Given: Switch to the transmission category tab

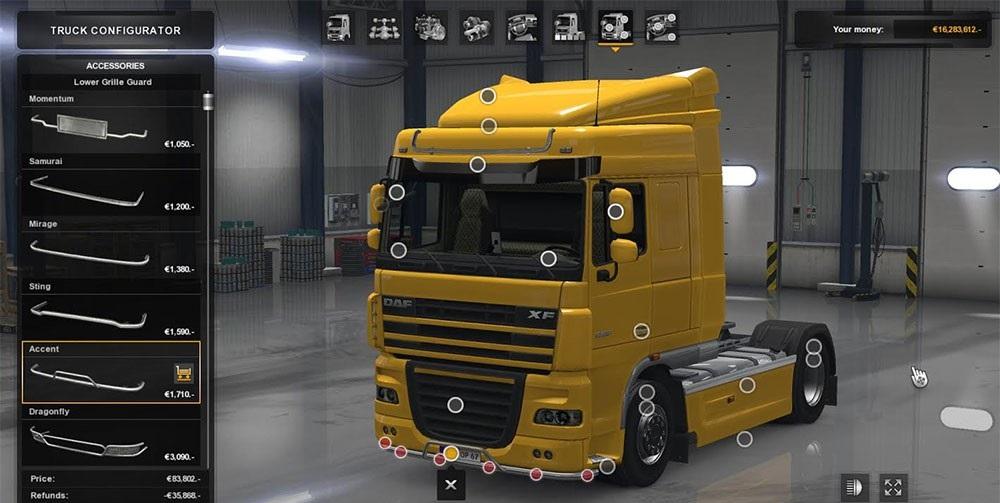Looking at the screenshot, I should click(x=476, y=27).
